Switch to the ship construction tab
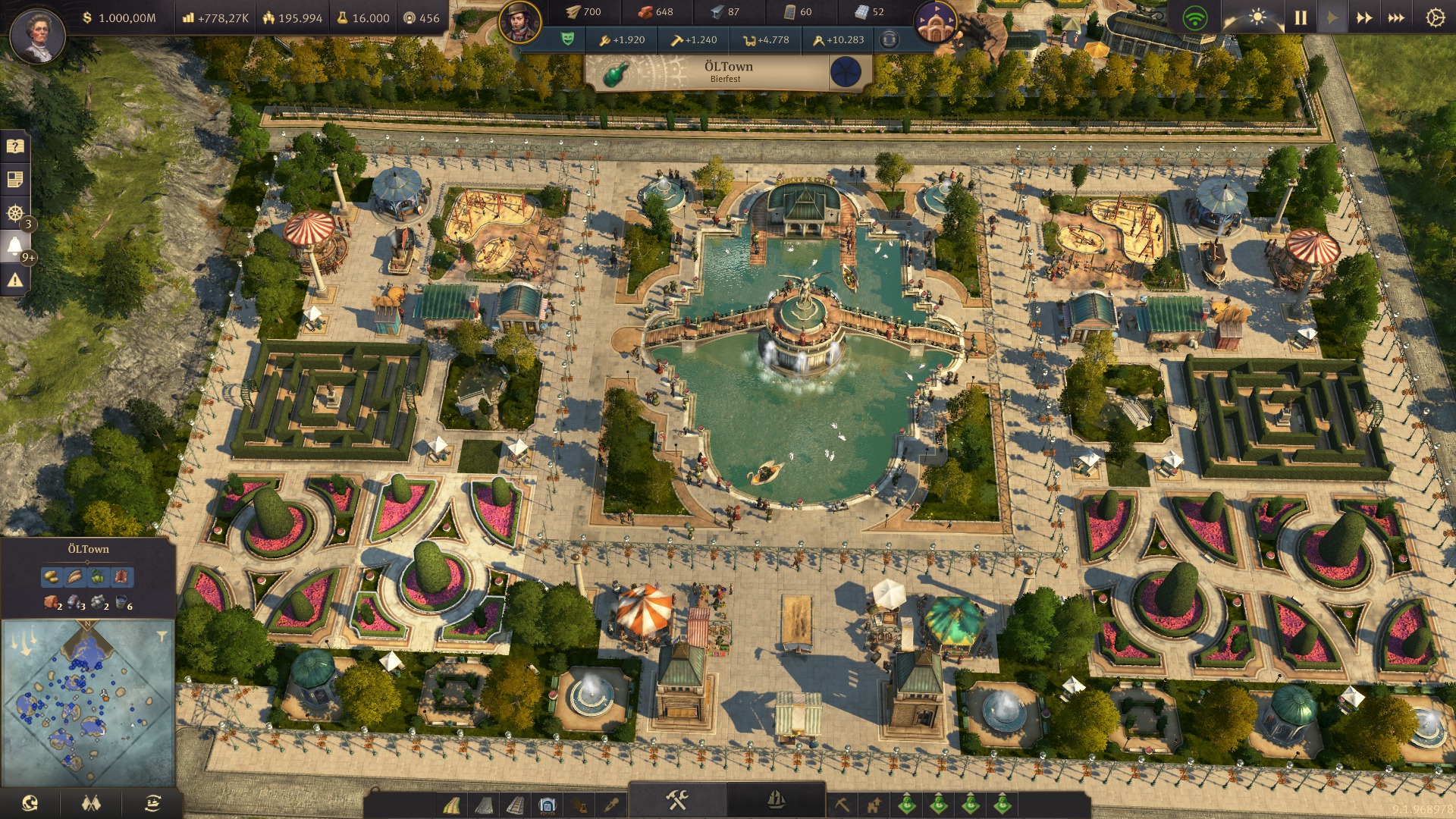This screenshot has height=819, width=1456. point(776,800)
